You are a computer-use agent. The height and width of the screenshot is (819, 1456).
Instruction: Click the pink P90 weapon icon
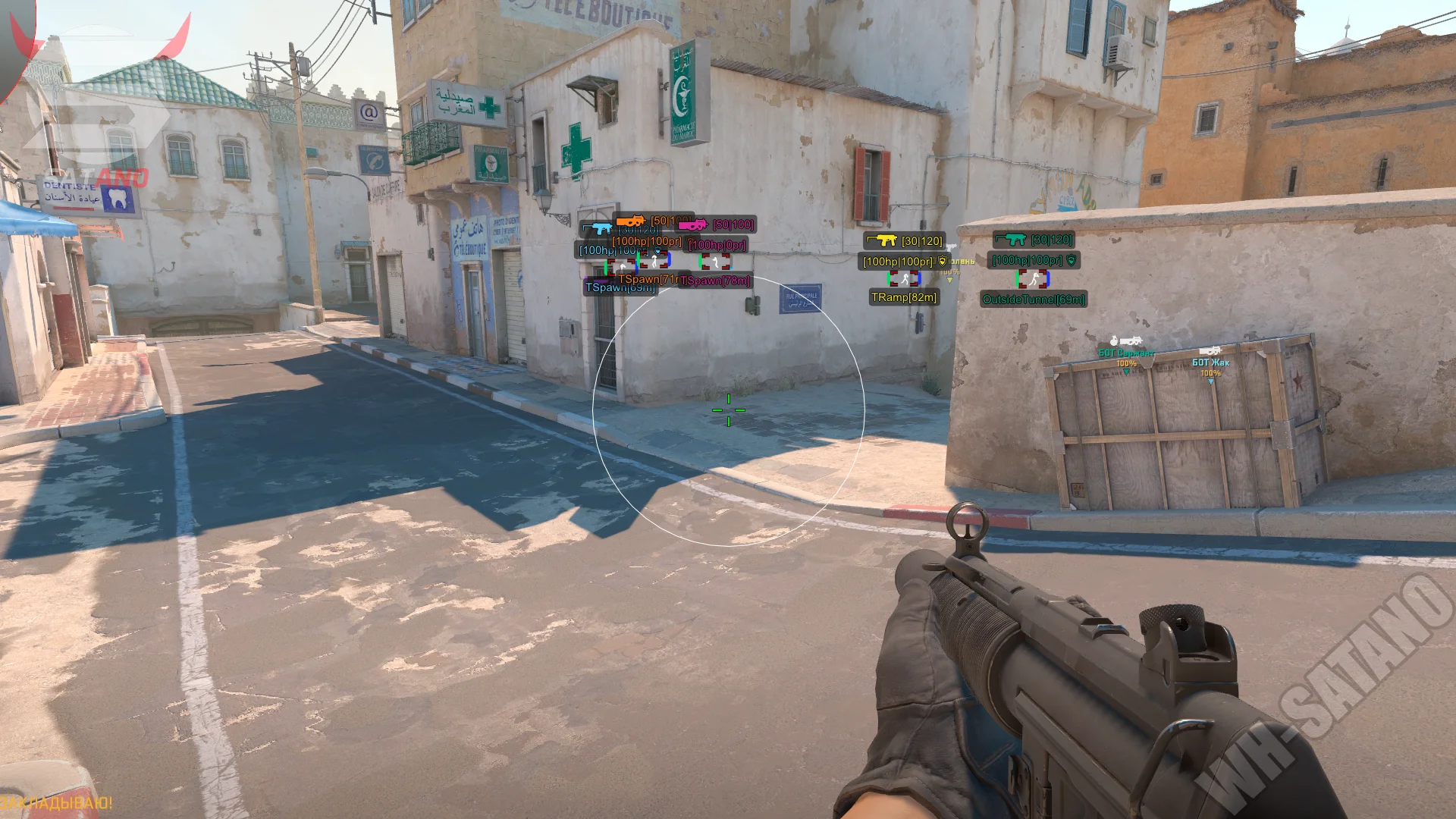coord(692,224)
